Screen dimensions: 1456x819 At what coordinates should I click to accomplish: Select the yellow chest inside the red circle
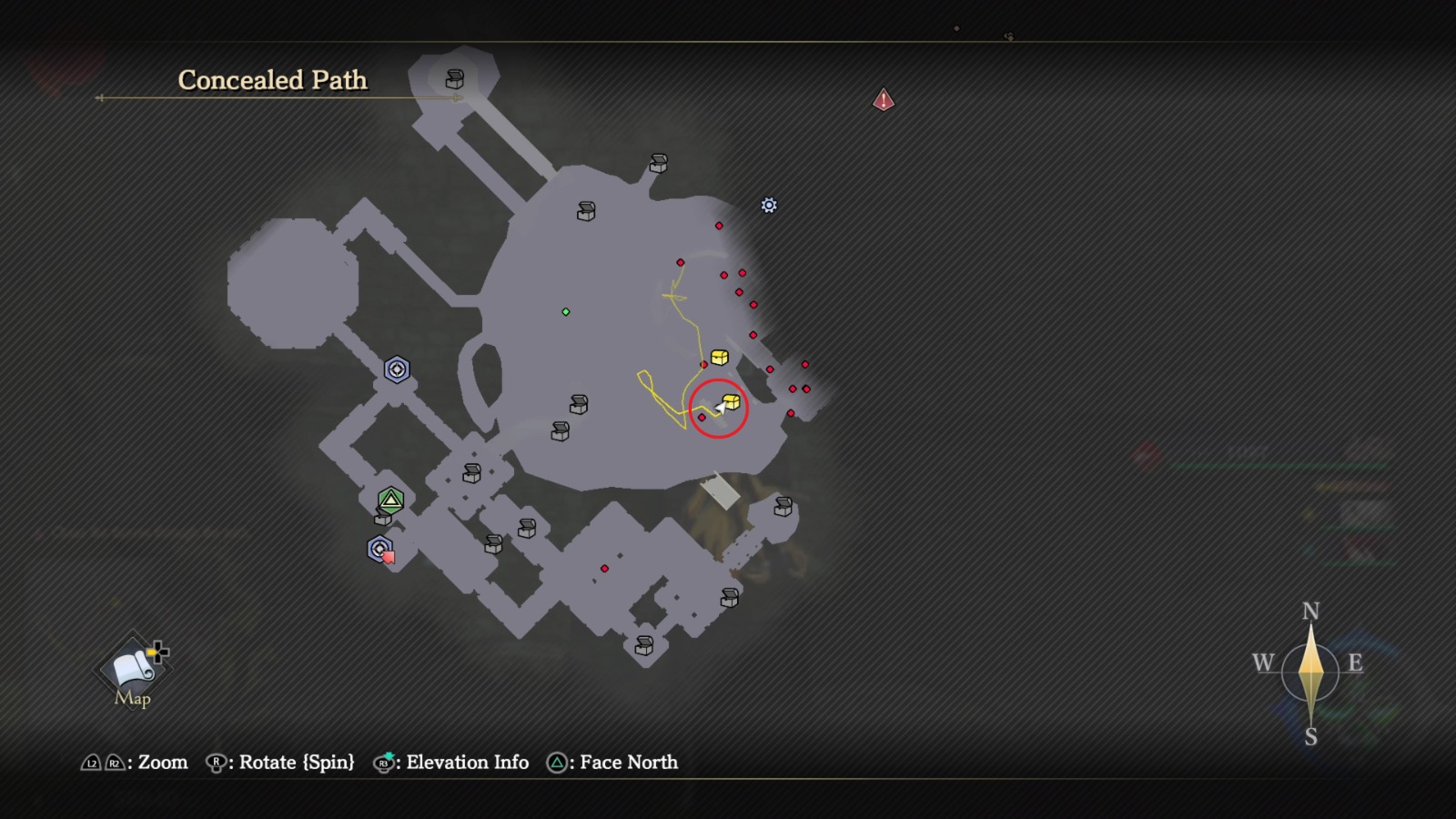pyautogui.click(x=732, y=401)
